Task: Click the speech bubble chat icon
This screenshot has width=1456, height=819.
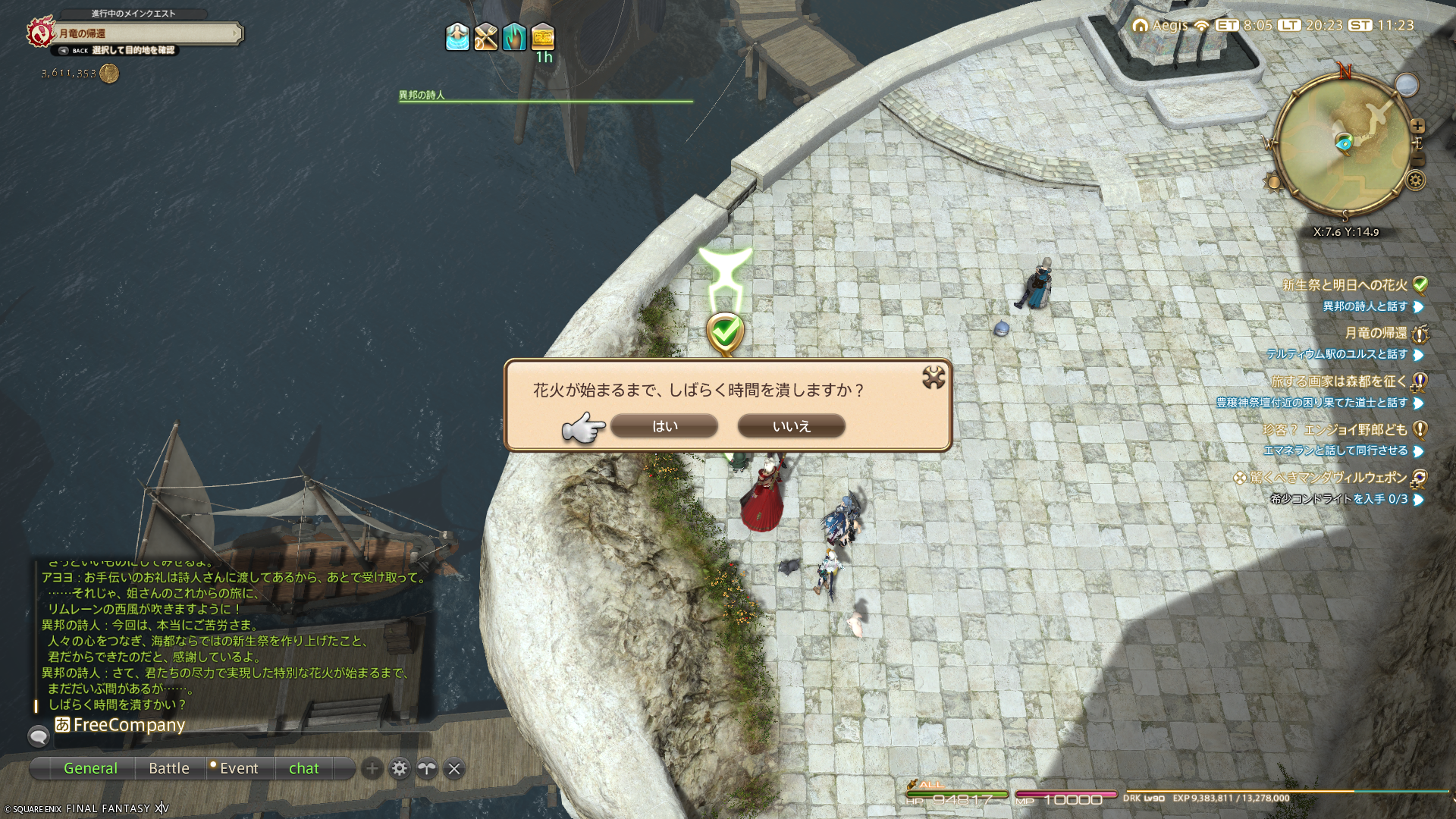Action: [39, 736]
